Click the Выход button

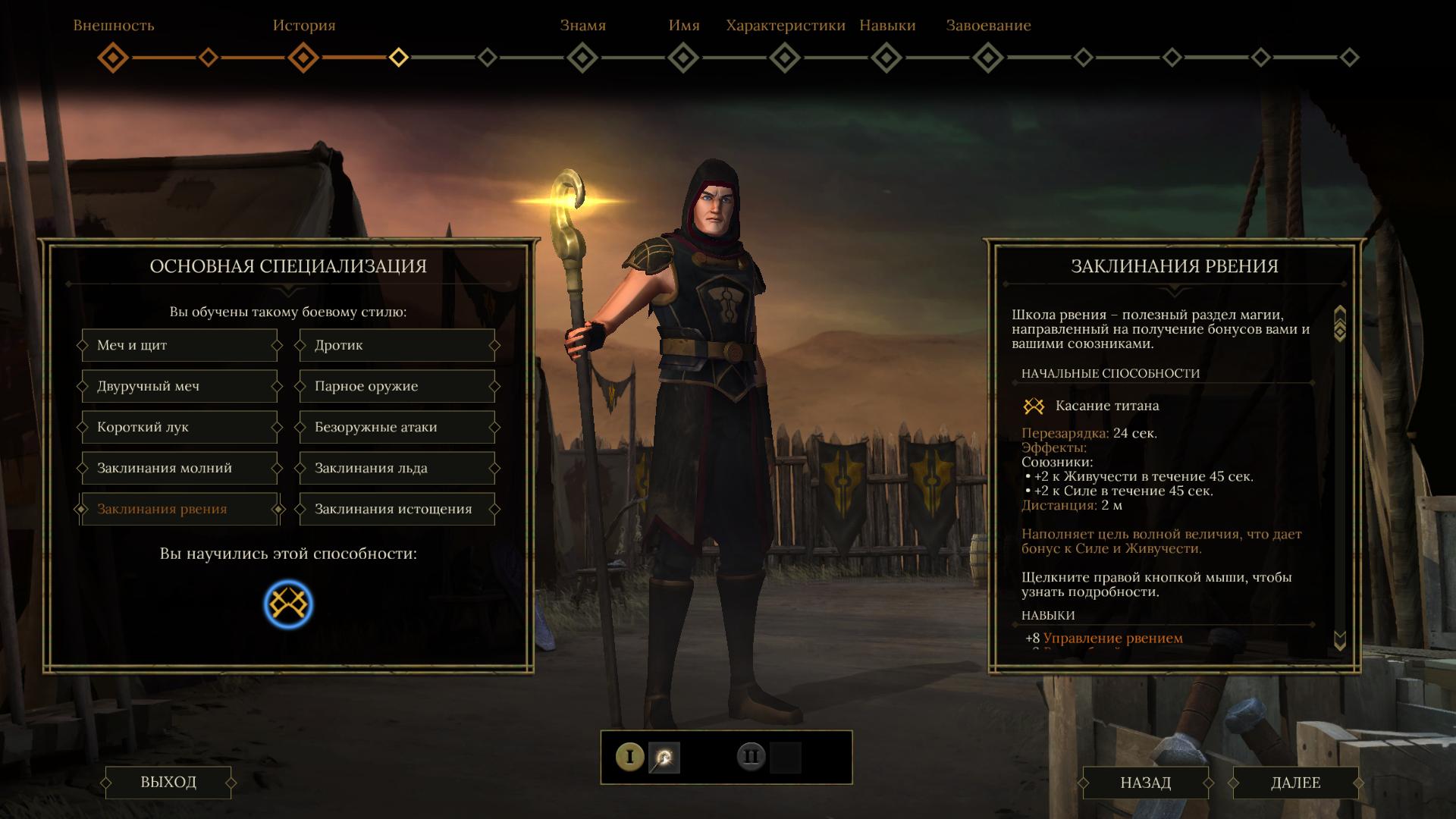(x=168, y=783)
